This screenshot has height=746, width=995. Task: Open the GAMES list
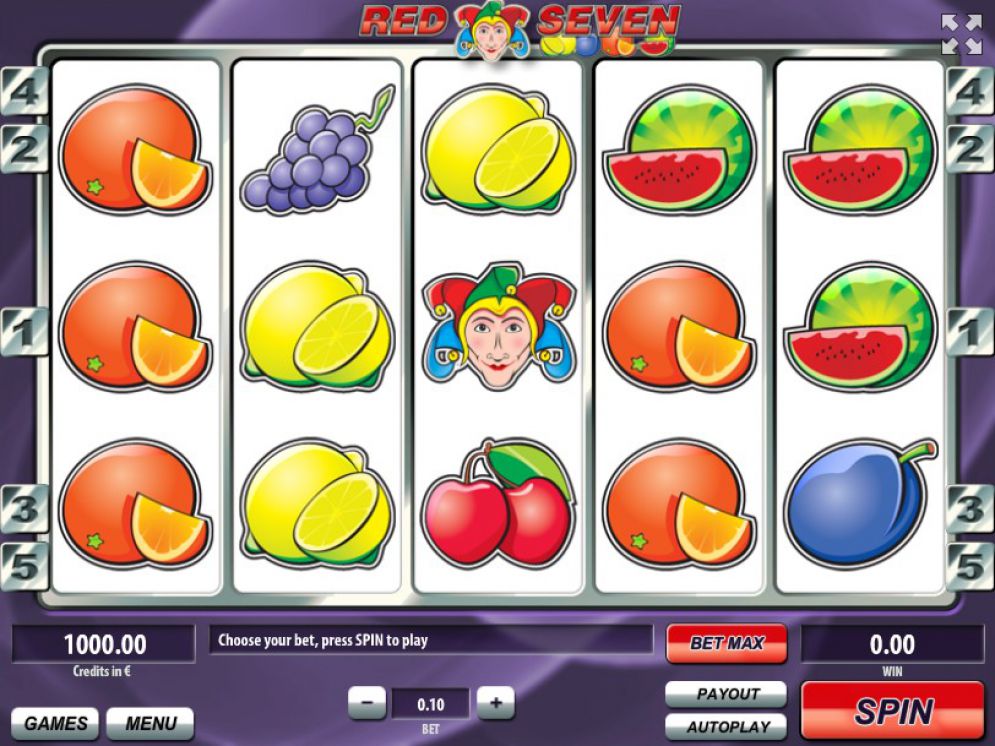point(55,723)
